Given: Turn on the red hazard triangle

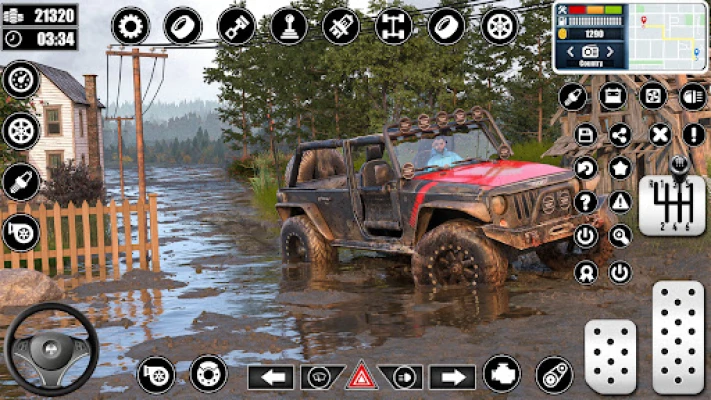Looking at the screenshot, I should point(361,376).
